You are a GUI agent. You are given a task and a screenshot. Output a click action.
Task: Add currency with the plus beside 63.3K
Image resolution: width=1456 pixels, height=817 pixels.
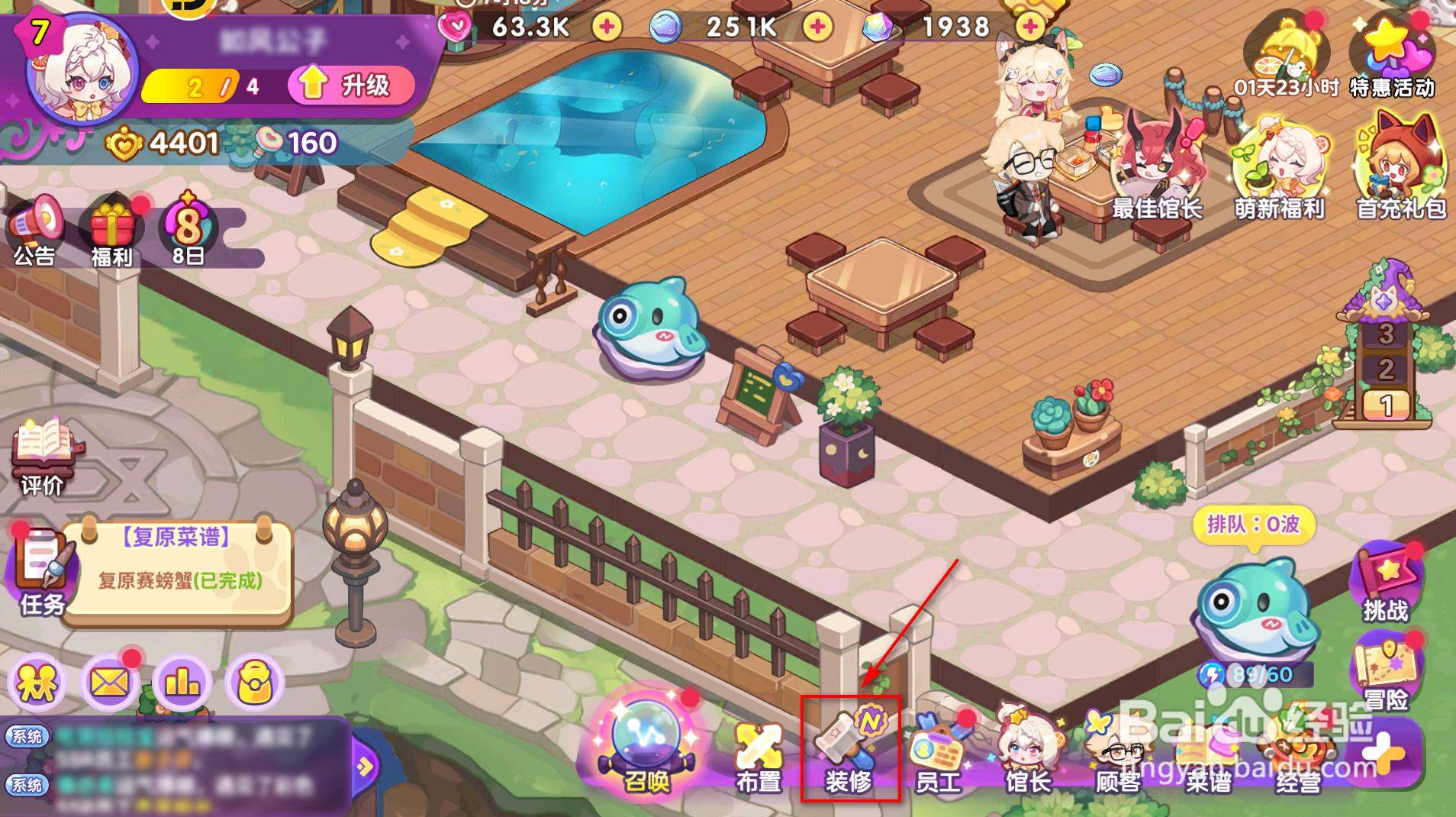click(x=607, y=28)
